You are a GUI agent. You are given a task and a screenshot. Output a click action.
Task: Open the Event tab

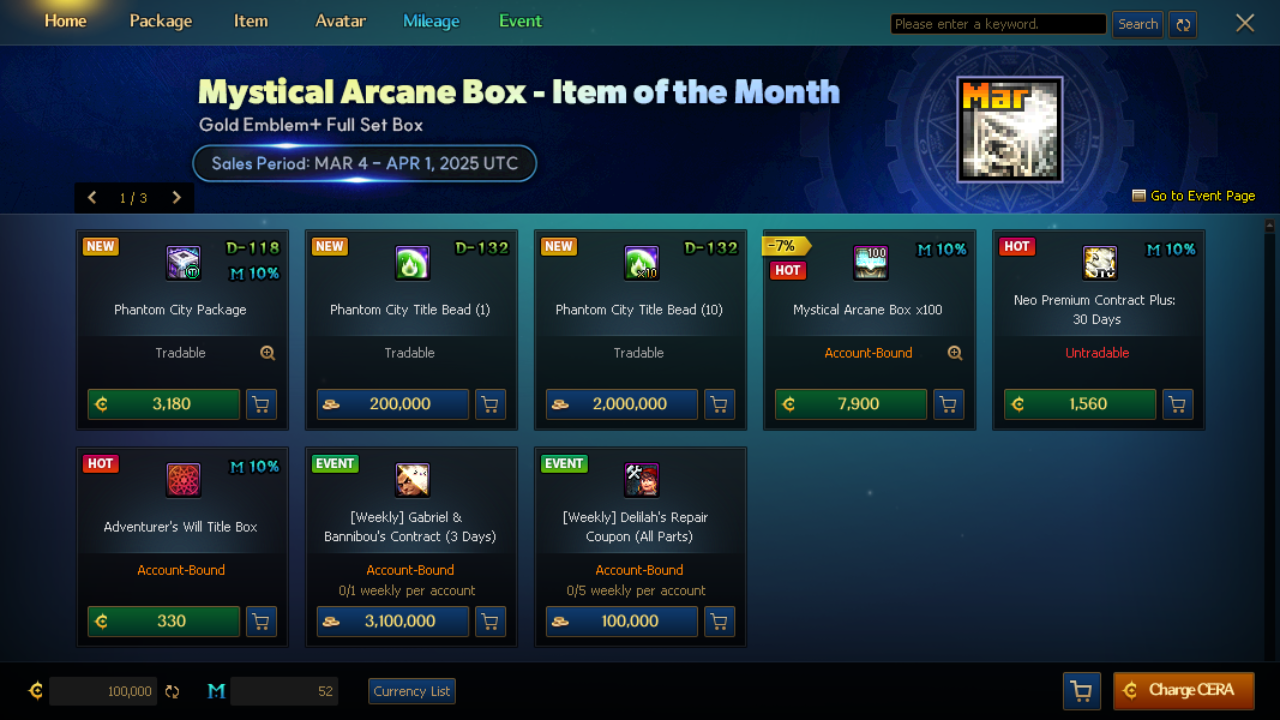coord(520,21)
